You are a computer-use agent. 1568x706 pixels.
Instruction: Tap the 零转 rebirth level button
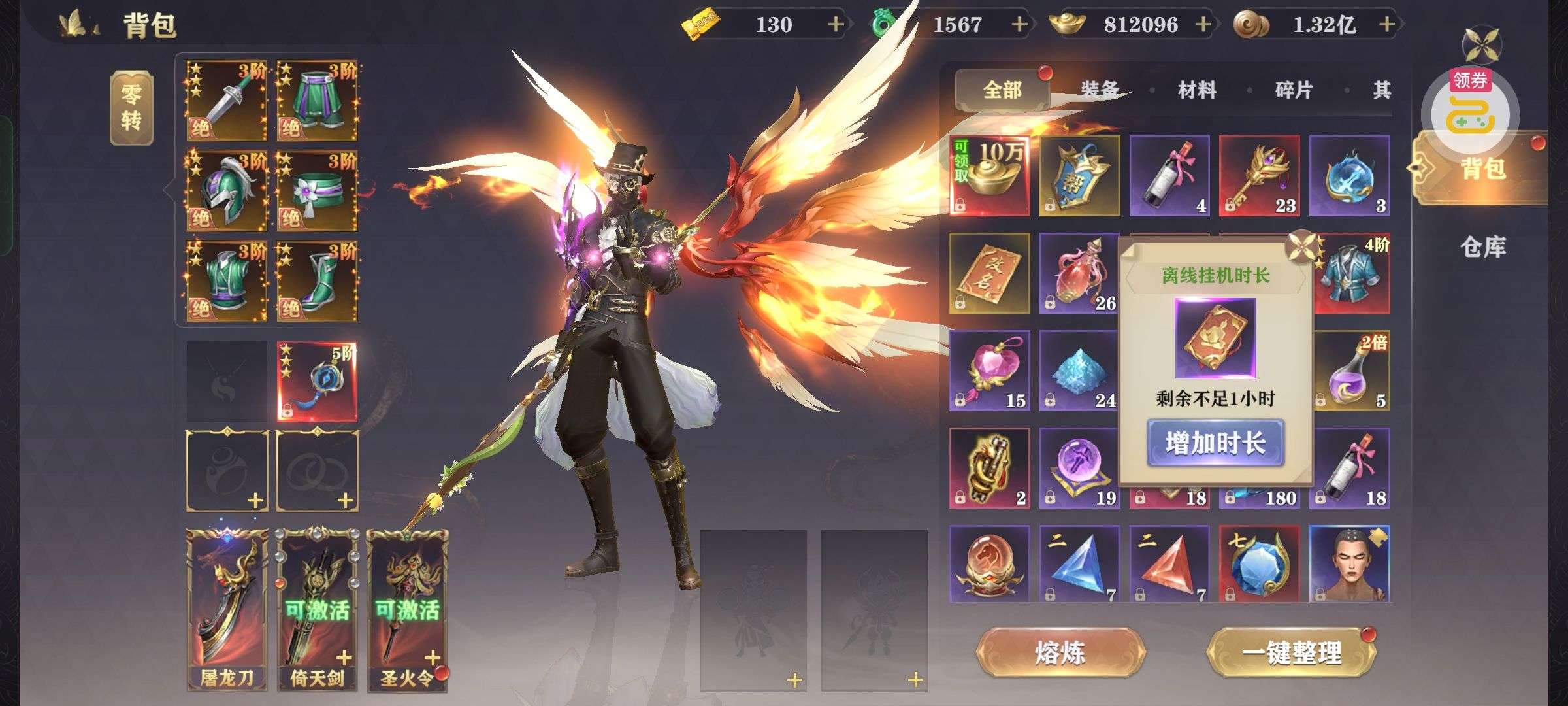coord(131,108)
